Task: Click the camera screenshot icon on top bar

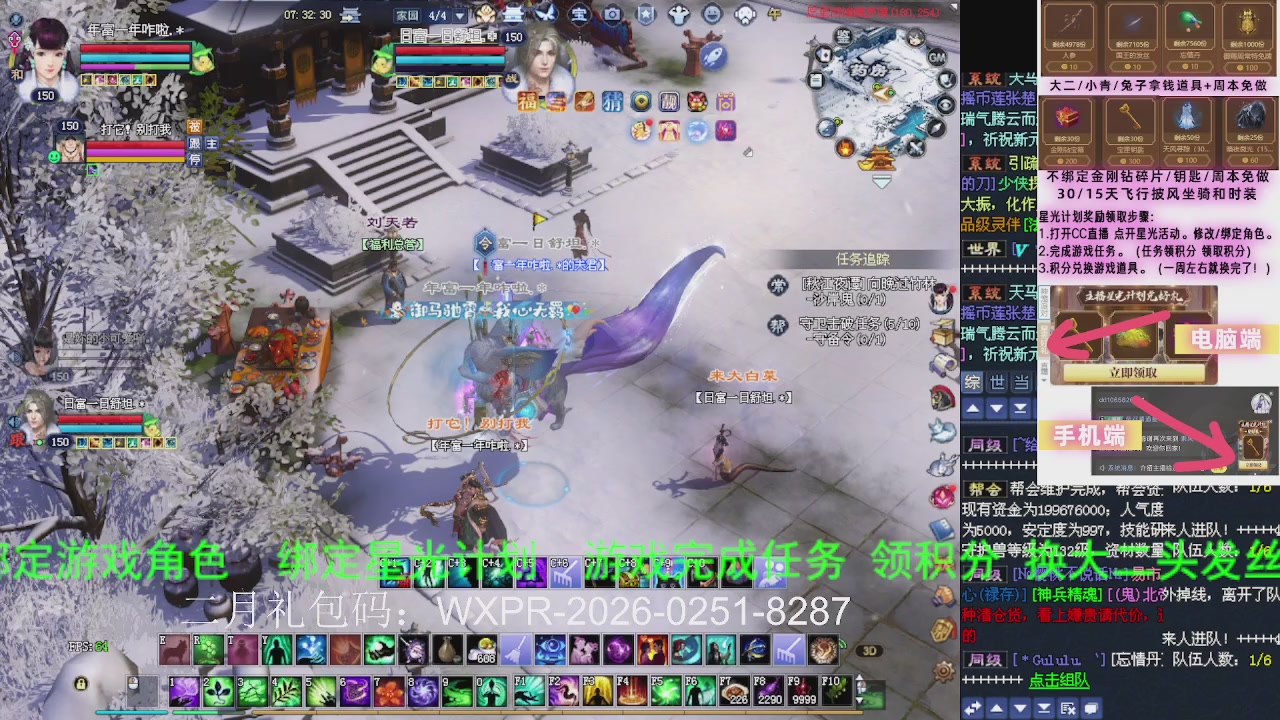Action: (612, 15)
